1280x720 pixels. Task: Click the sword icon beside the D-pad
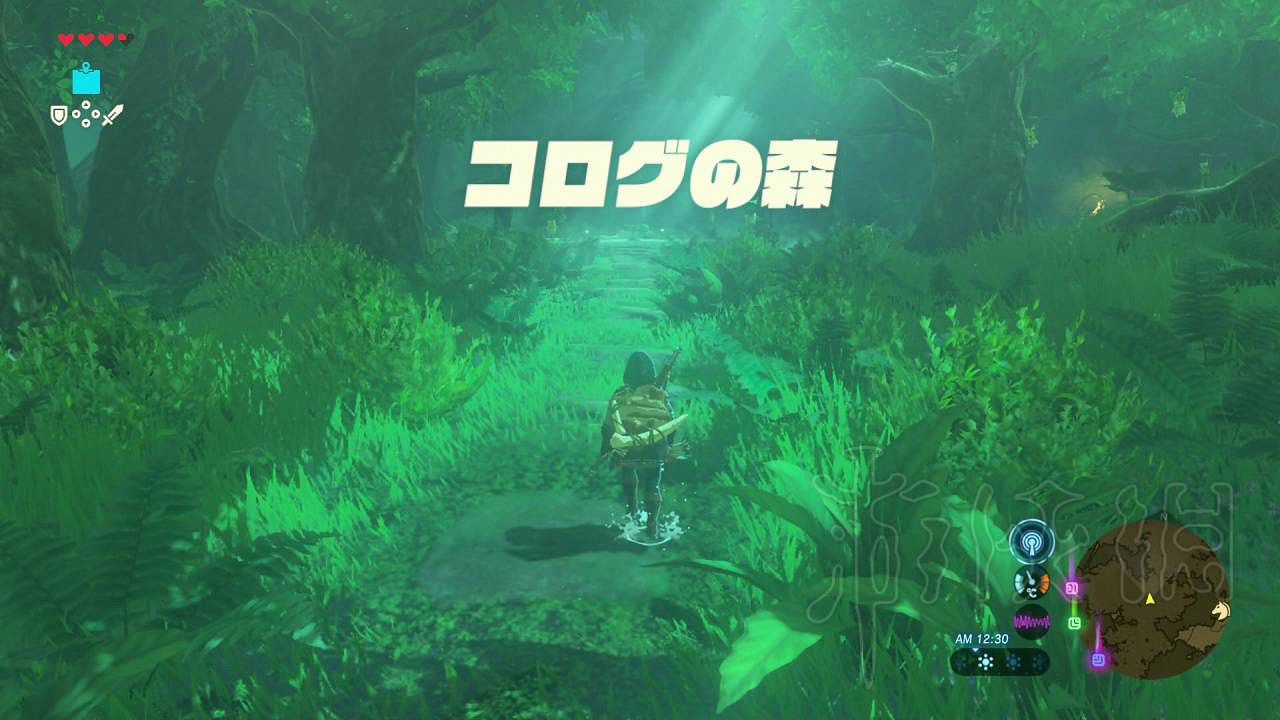(x=114, y=114)
